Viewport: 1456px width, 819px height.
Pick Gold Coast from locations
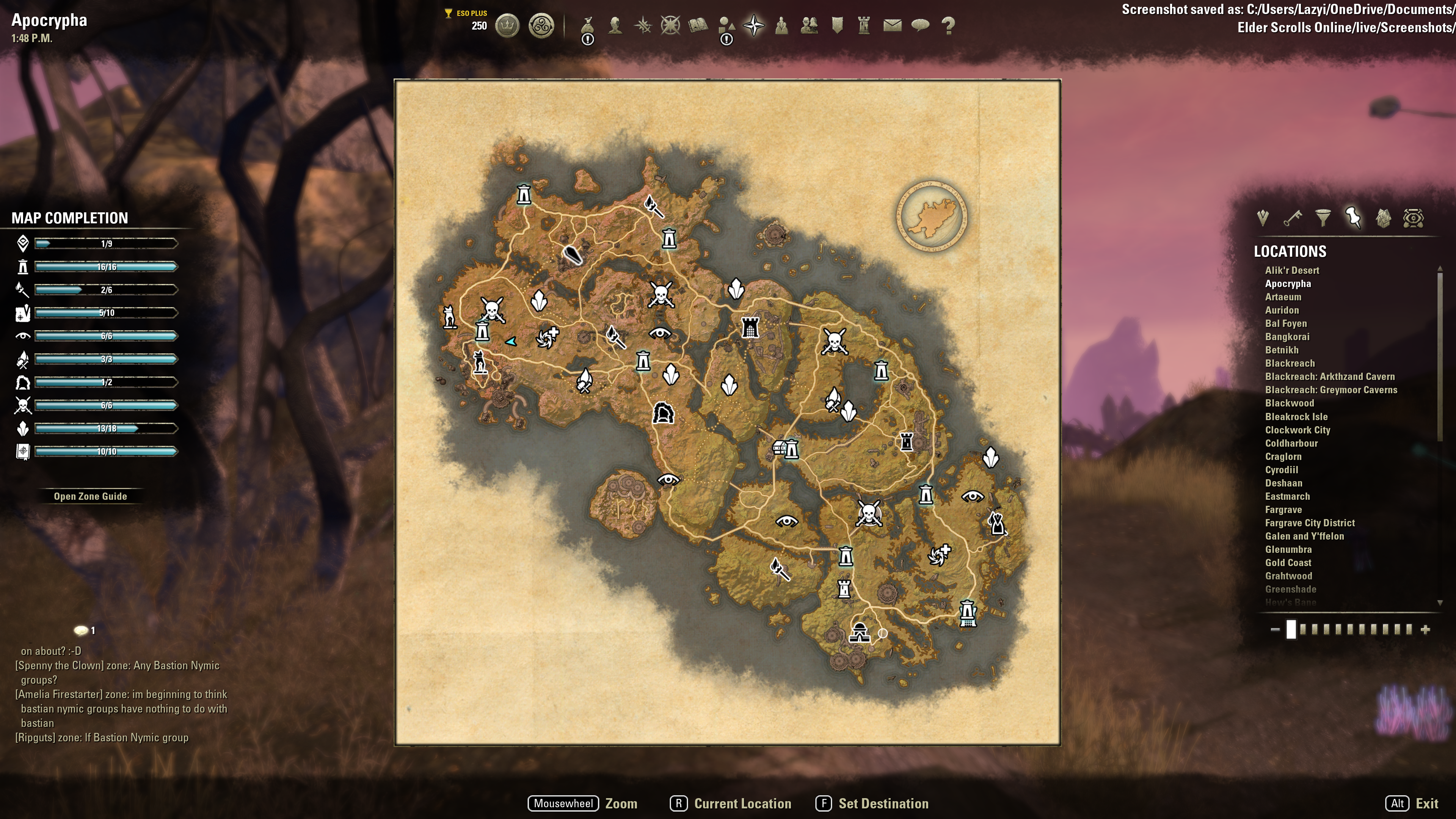click(1288, 563)
